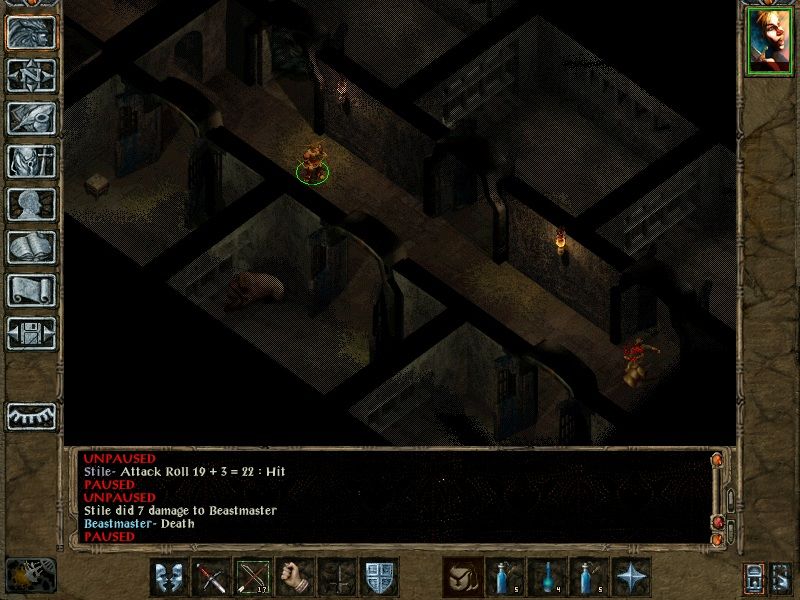Viewport: 800px width, 600px height.
Task: Open special abilities star button
Action: [631, 577]
